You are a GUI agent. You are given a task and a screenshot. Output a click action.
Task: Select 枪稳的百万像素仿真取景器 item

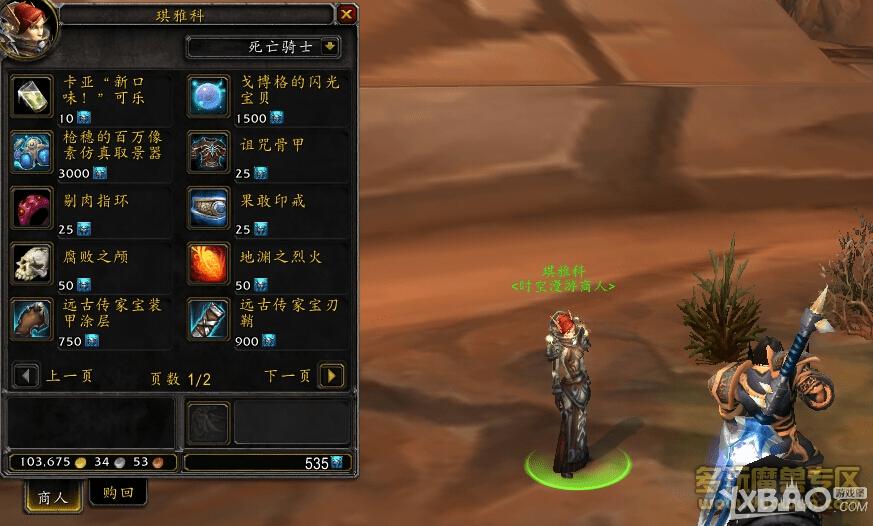pos(32,152)
